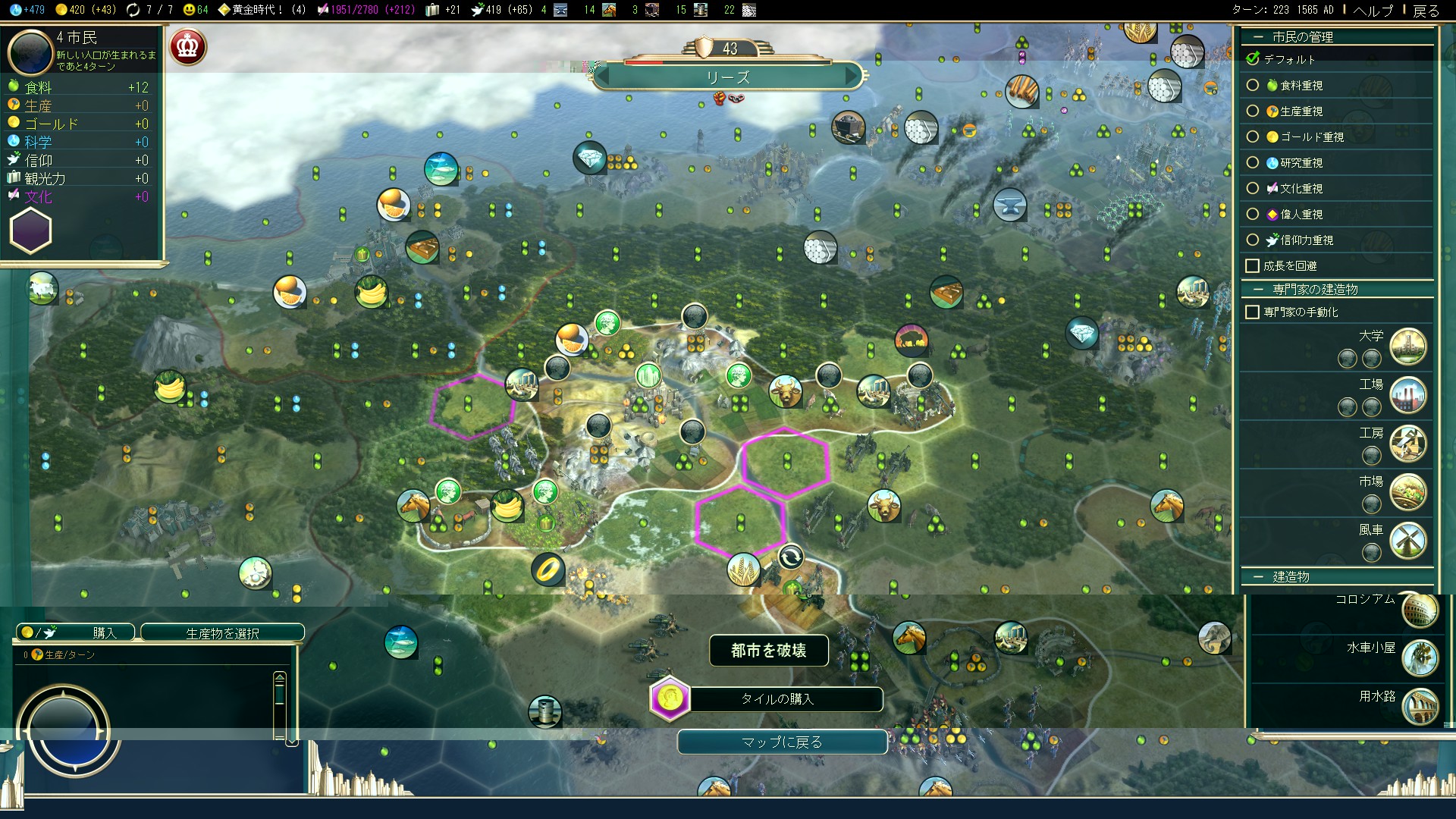This screenshot has height=819, width=1456.
Task: Choose production via 生産物を選択
Action: click(x=222, y=632)
